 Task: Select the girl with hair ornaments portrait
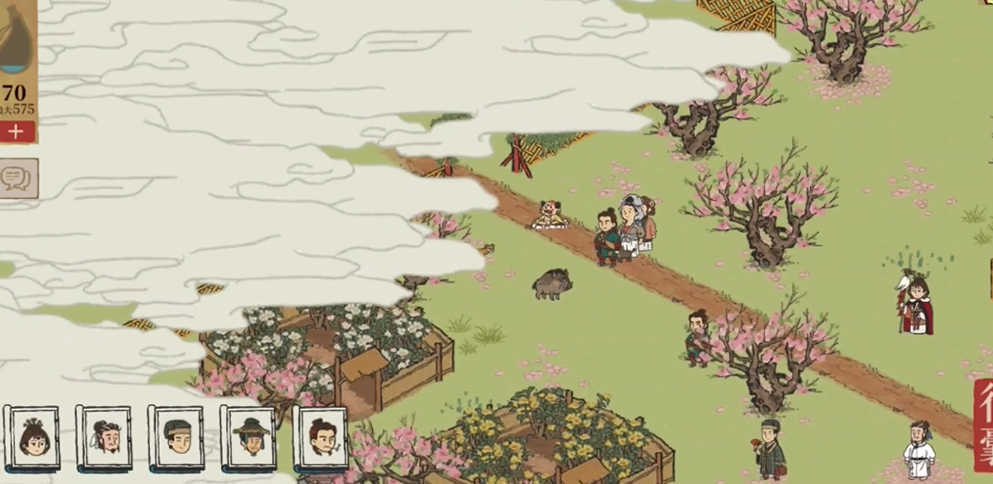point(33,438)
